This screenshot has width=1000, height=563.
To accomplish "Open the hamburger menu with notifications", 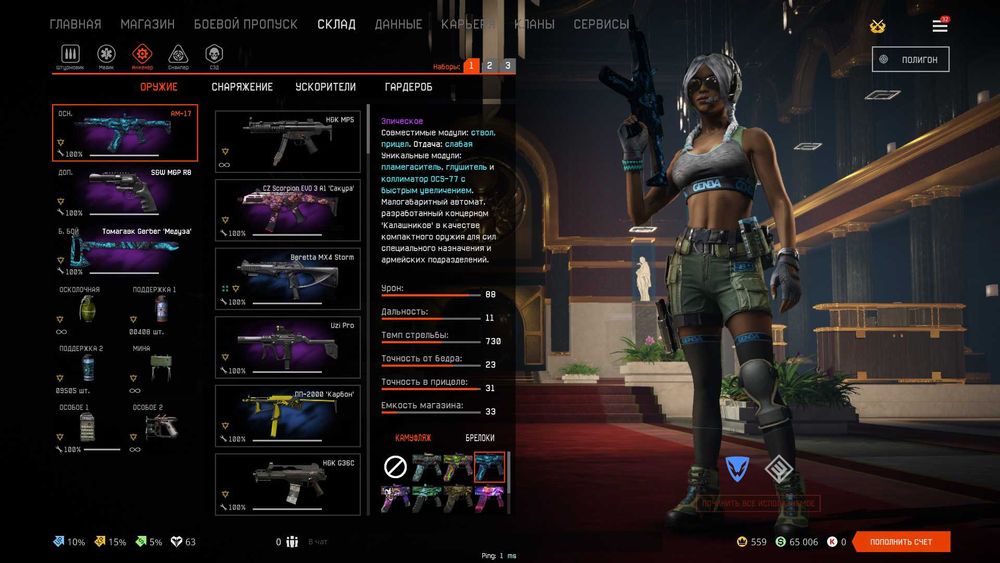I will coord(940,25).
